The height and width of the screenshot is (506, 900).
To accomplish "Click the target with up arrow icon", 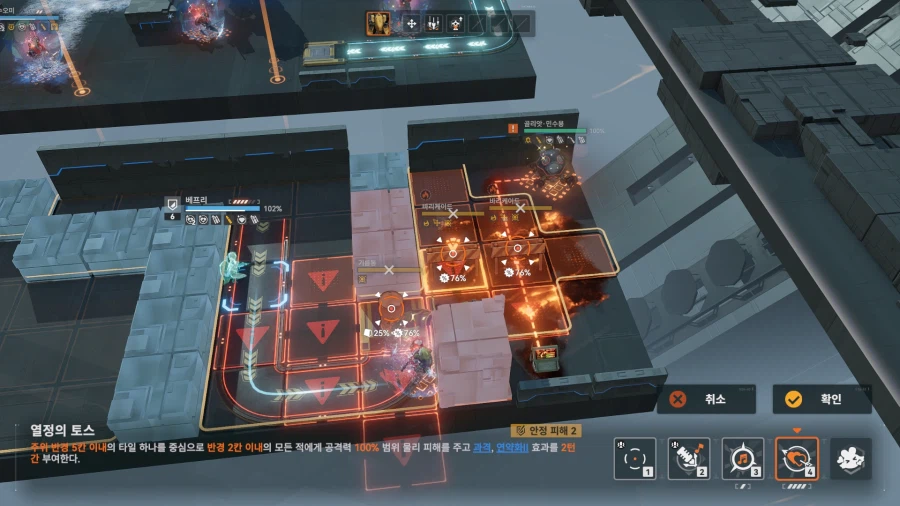I will click(x=457, y=23).
